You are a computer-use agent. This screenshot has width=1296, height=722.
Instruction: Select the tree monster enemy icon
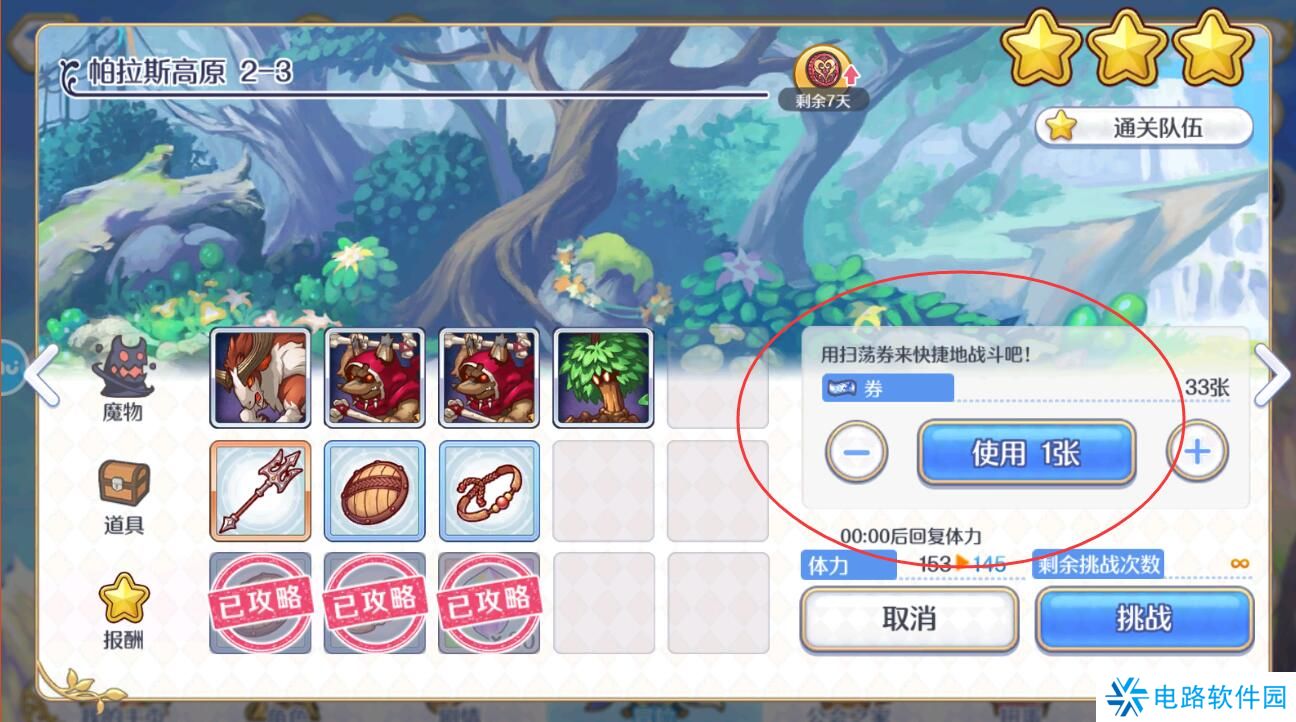click(604, 378)
